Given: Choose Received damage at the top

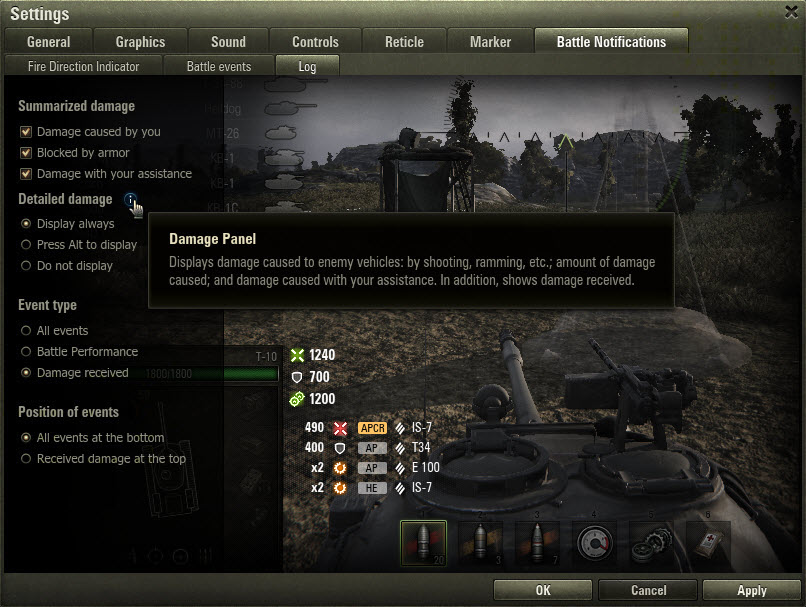Looking at the screenshot, I should (x=26, y=459).
